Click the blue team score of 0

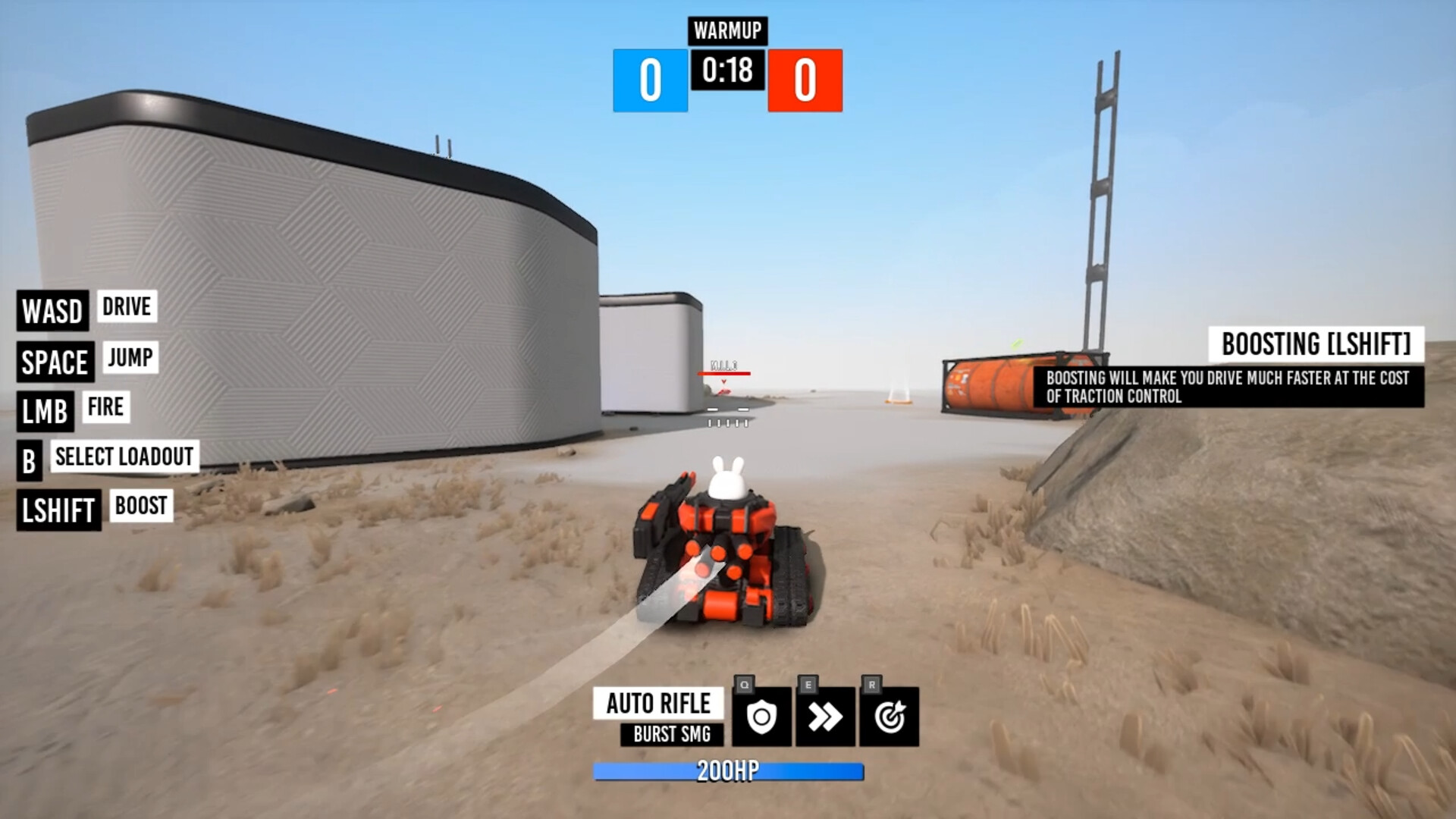pos(650,79)
